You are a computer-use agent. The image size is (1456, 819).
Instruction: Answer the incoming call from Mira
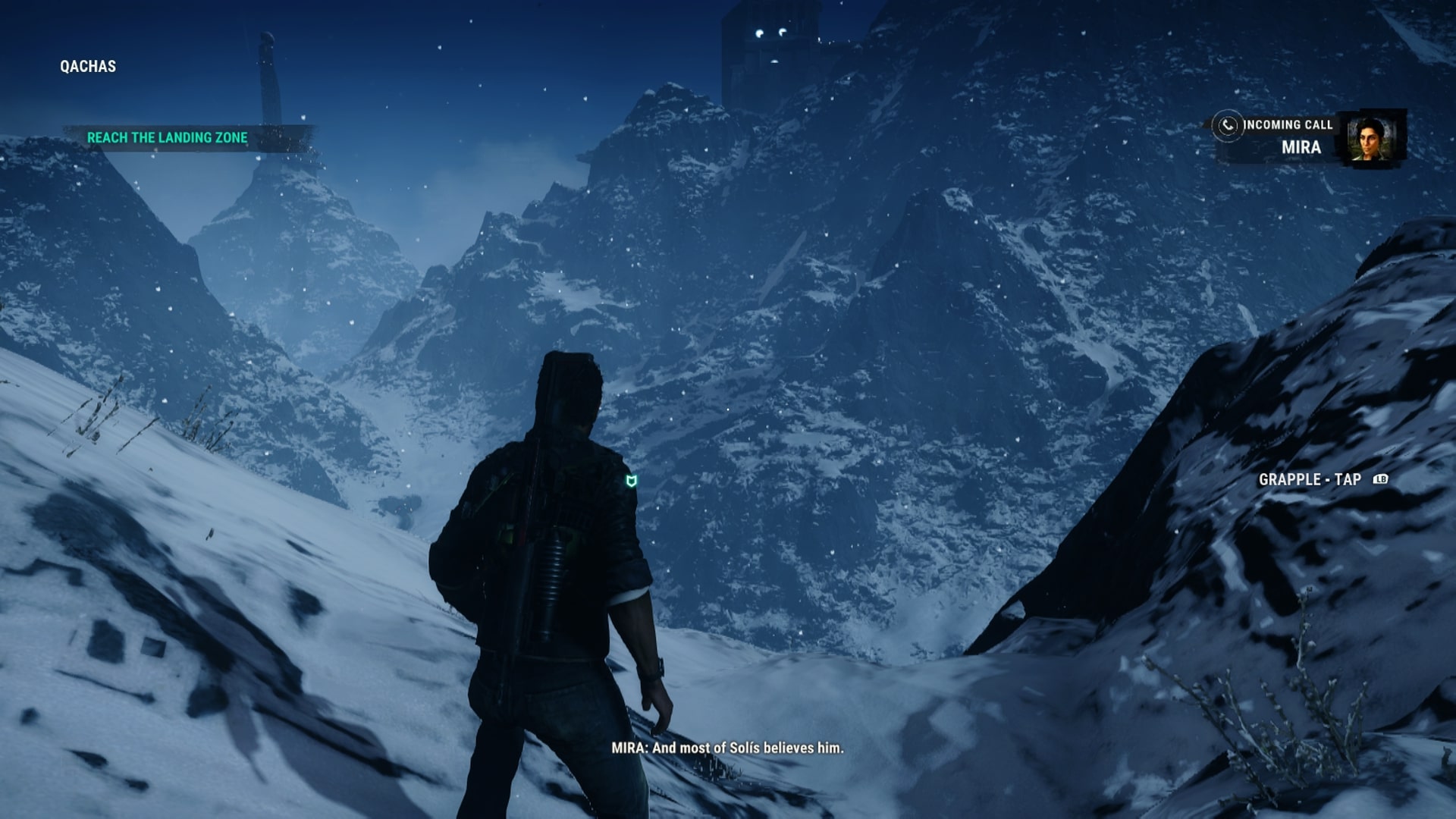coord(1288,136)
